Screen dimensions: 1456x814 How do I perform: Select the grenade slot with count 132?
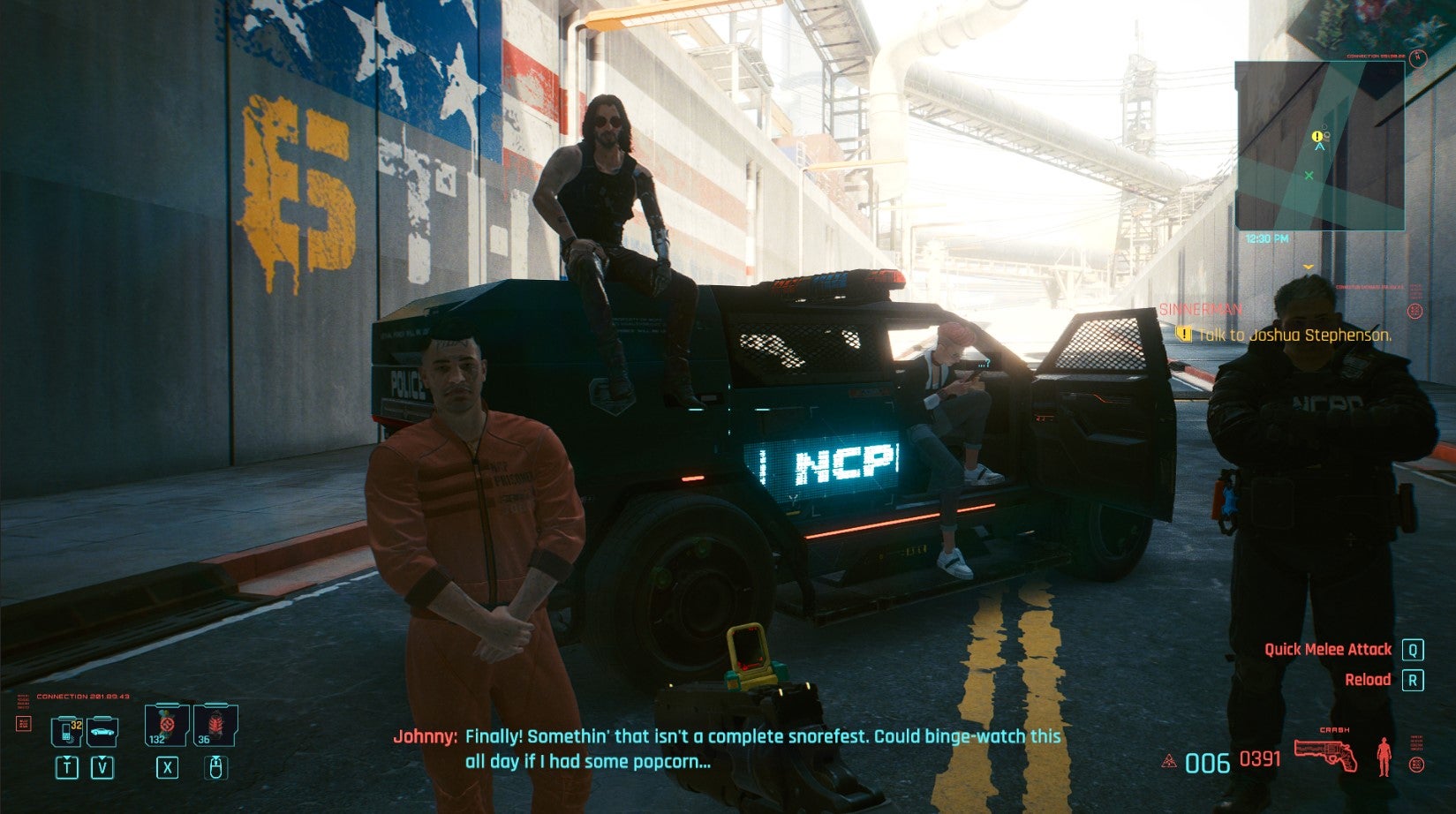(164, 725)
